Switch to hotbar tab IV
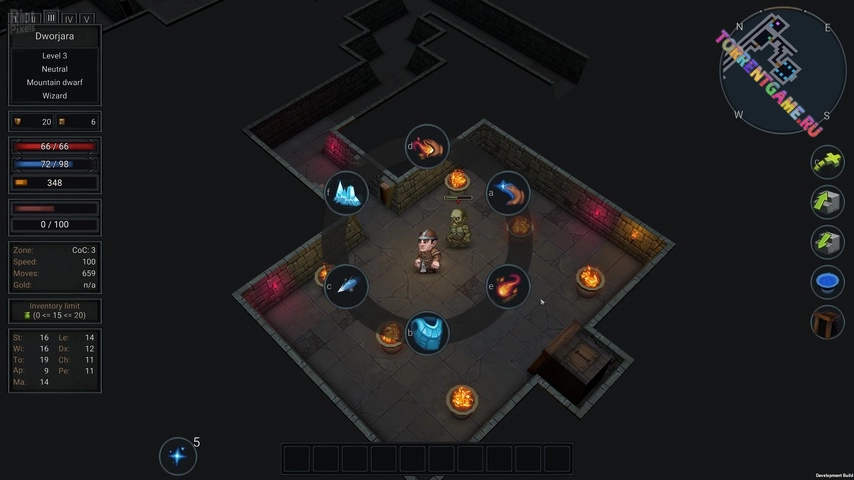 pyautogui.click(x=68, y=18)
